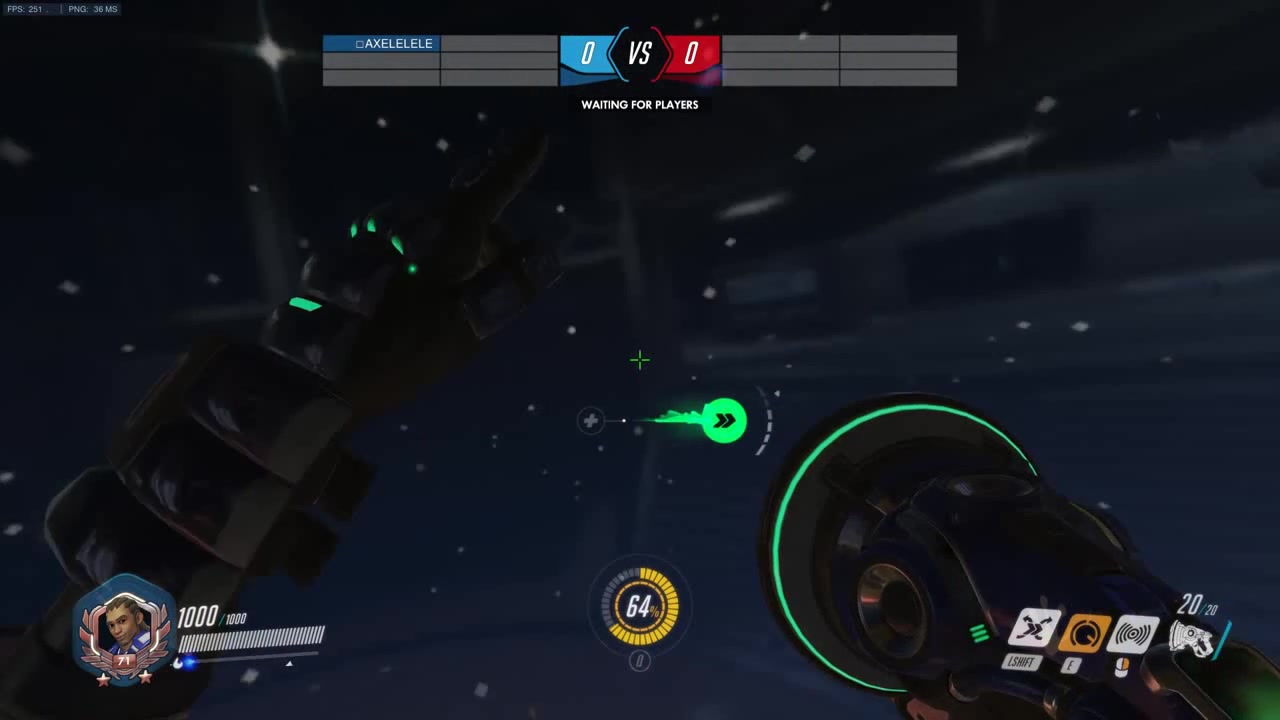Click the 64% ultimate charge progress ring
The width and height of the screenshot is (1280, 720).
pos(640,605)
